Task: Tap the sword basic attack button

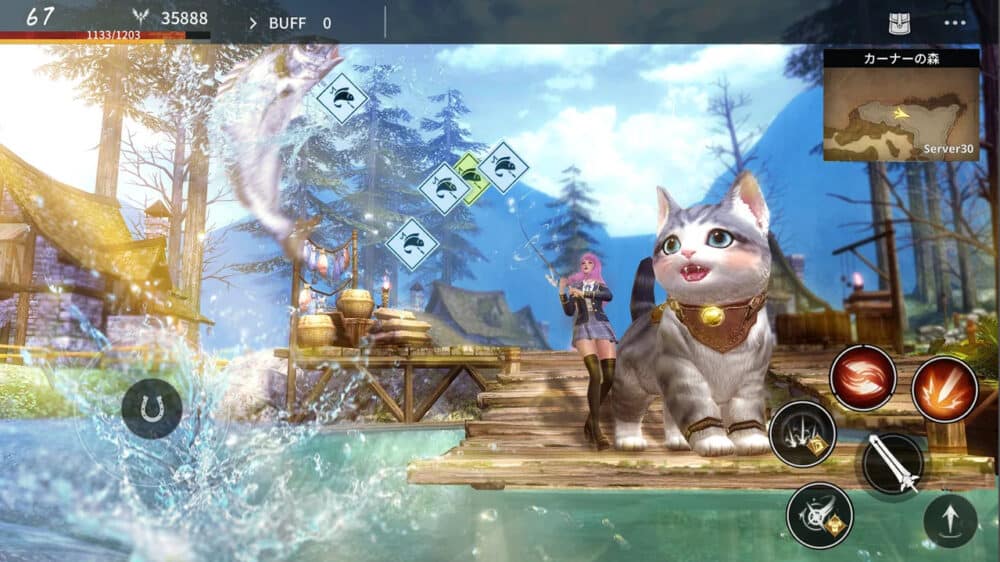Action: click(x=892, y=464)
